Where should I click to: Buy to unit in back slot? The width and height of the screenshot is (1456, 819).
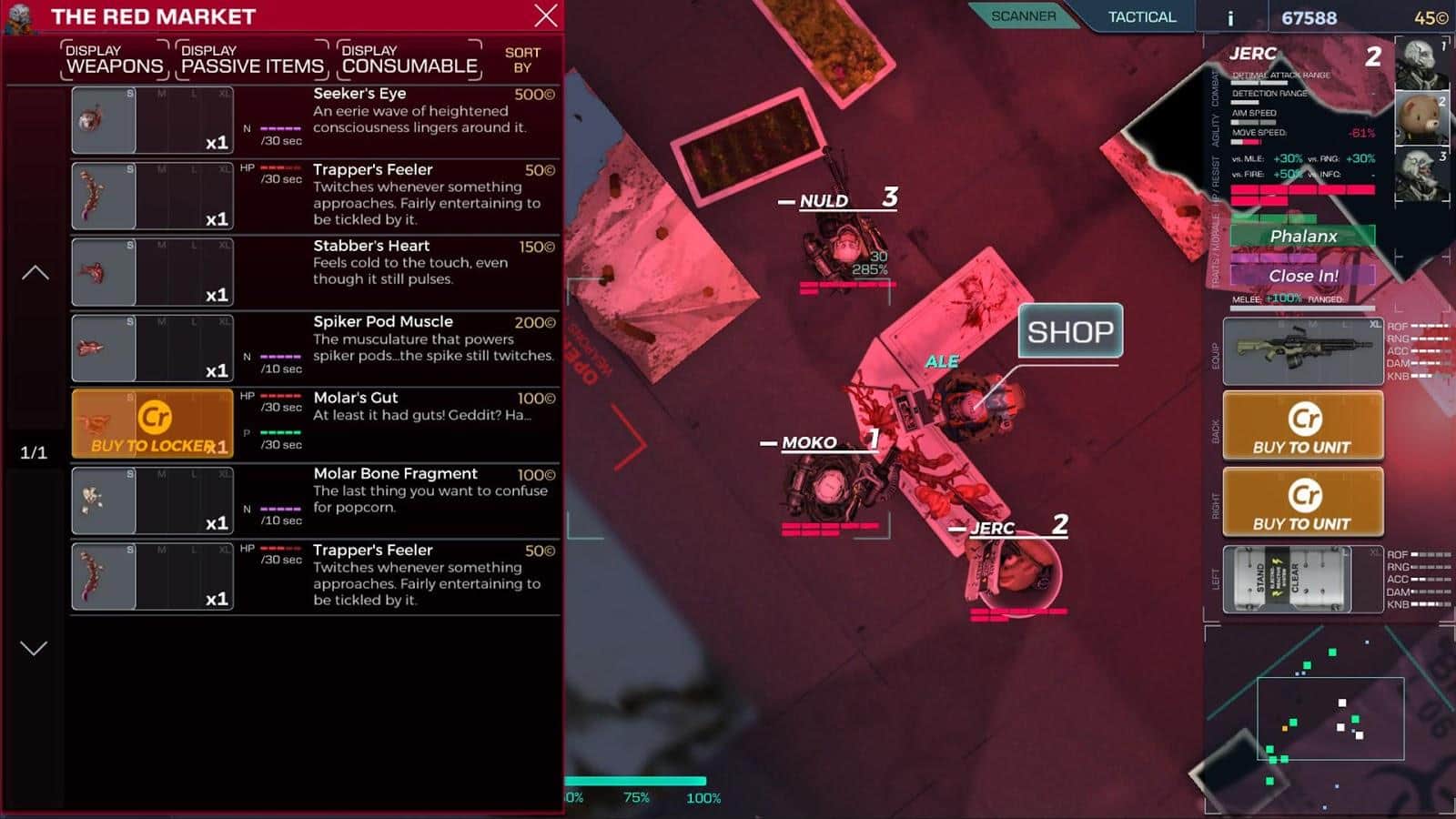click(x=1302, y=425)
